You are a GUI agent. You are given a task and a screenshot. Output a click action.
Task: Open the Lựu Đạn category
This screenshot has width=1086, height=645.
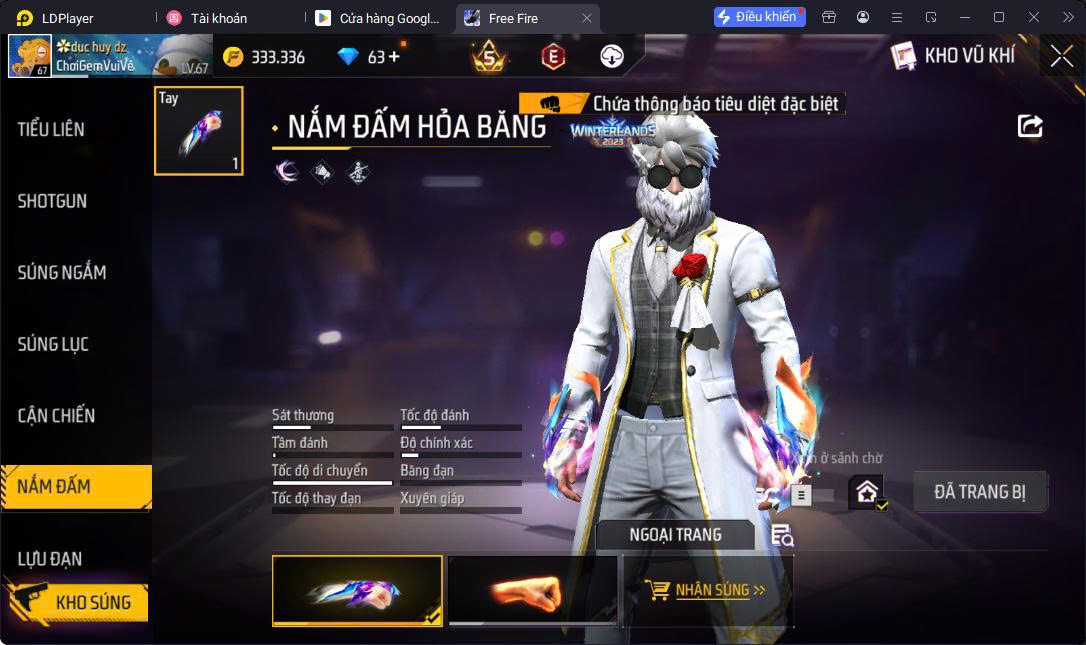tap(50, 558)
